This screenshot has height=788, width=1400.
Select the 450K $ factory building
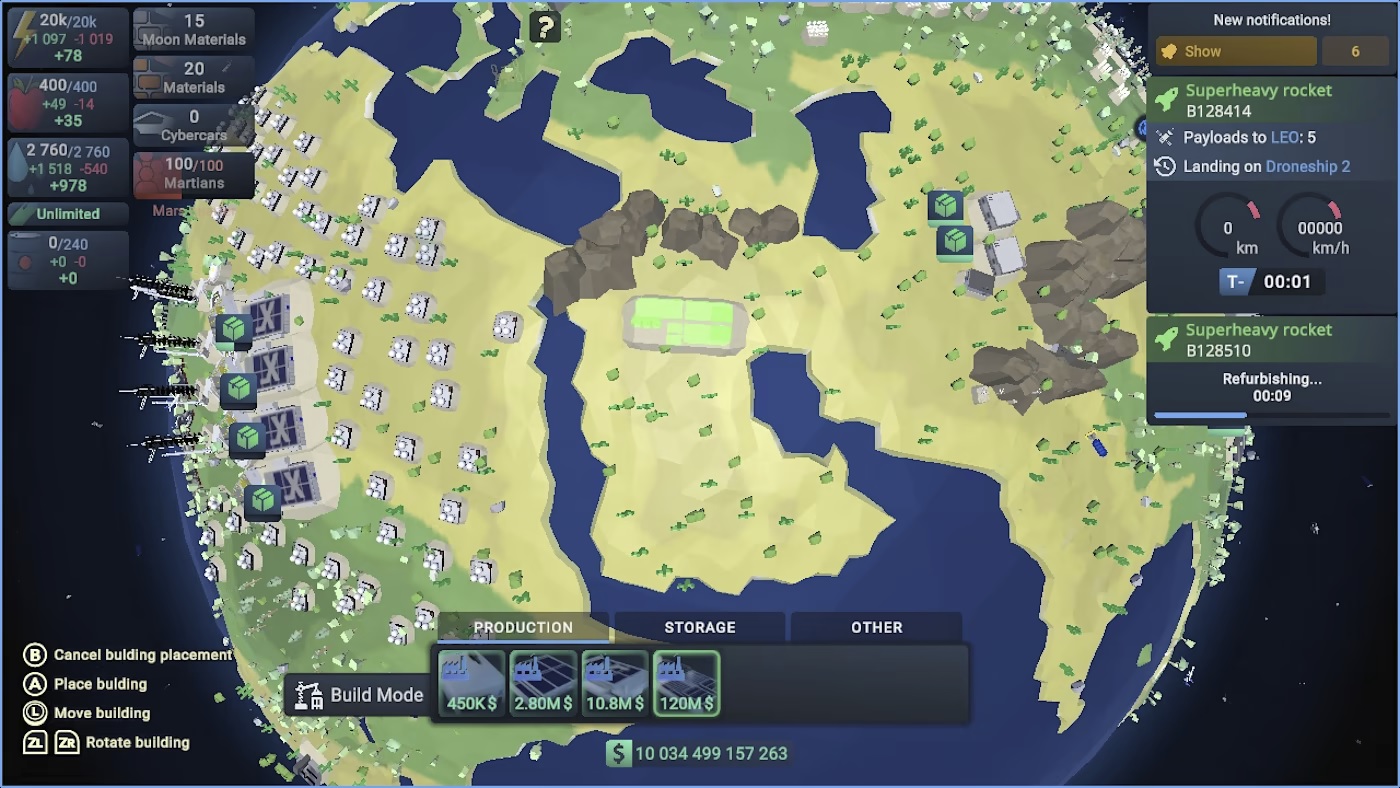[469, 683]
